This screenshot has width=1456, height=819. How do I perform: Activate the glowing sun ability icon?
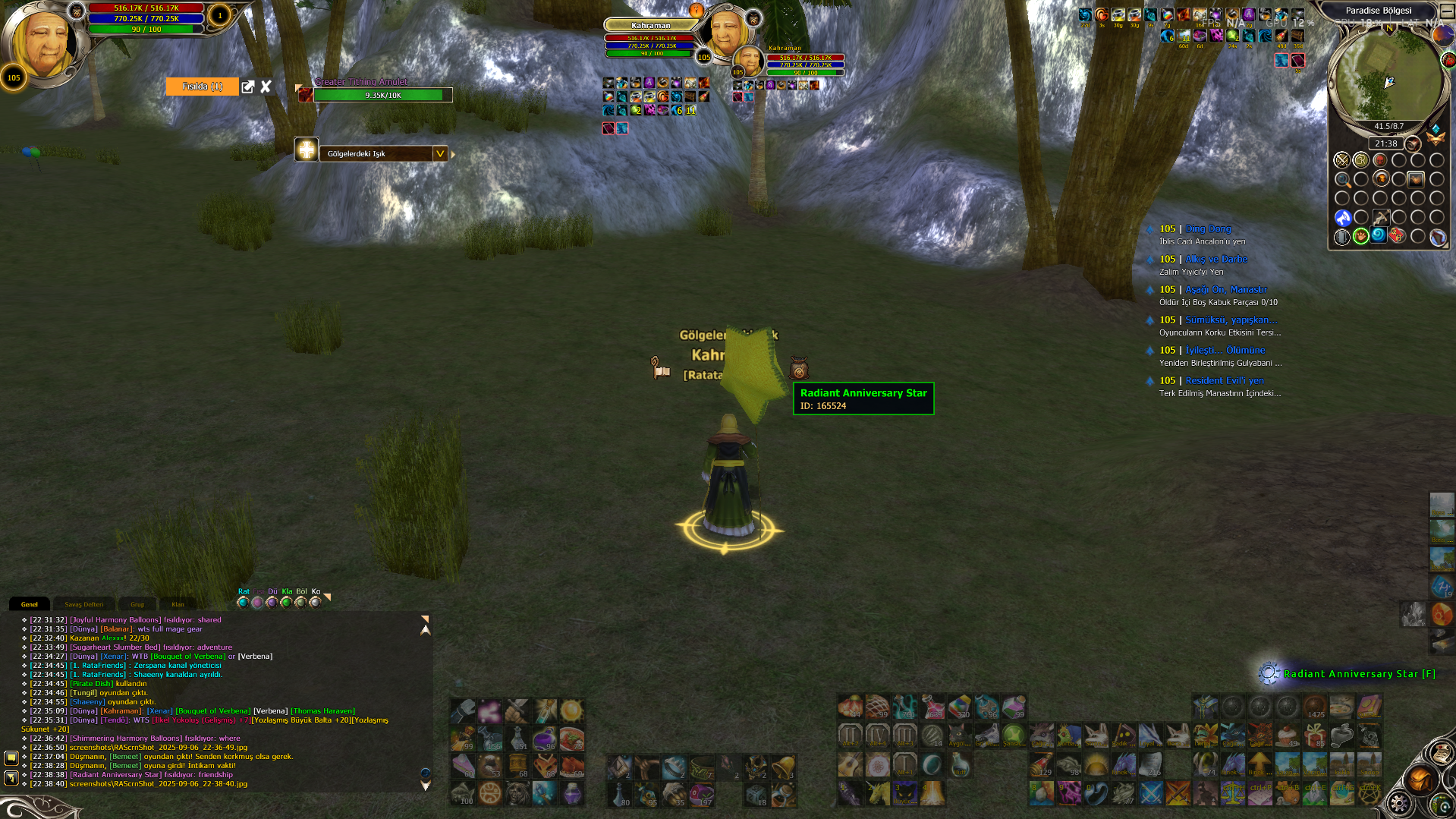[571, 710]
